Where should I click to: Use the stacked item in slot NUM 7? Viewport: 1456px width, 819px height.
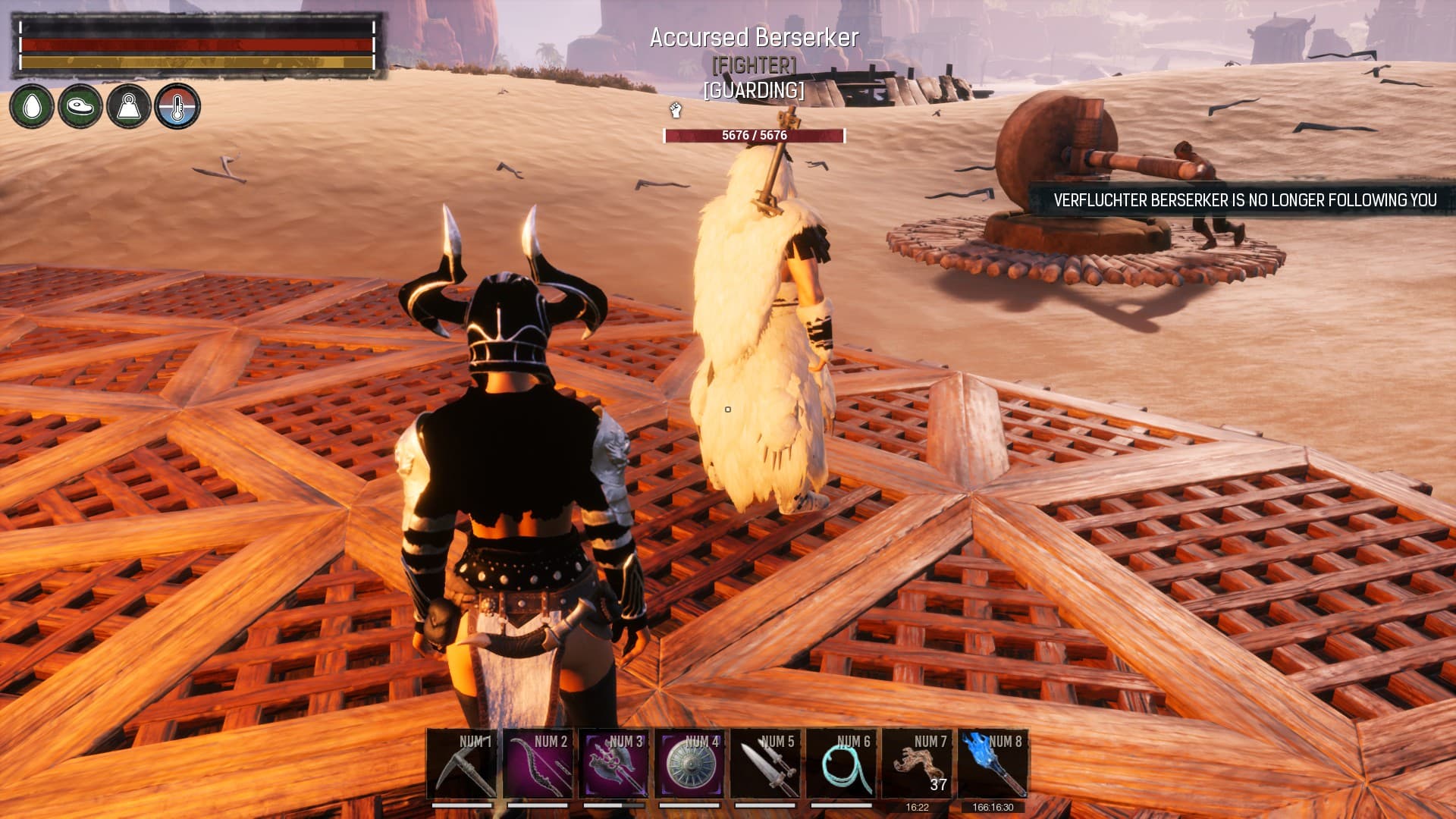(918, 763)
